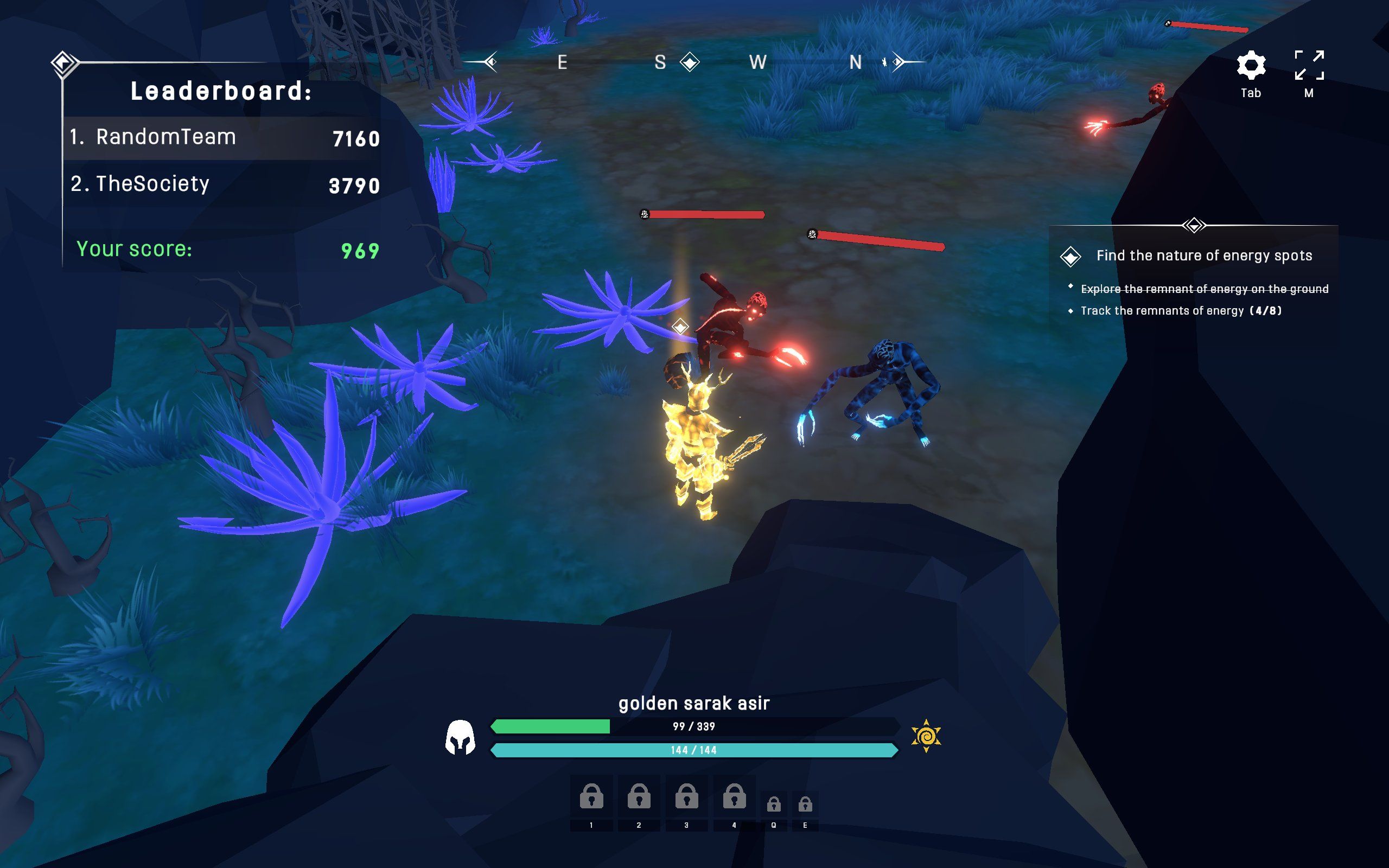Select the locked Q ability slot
The image size is (1389, 868).
(774, 805)
